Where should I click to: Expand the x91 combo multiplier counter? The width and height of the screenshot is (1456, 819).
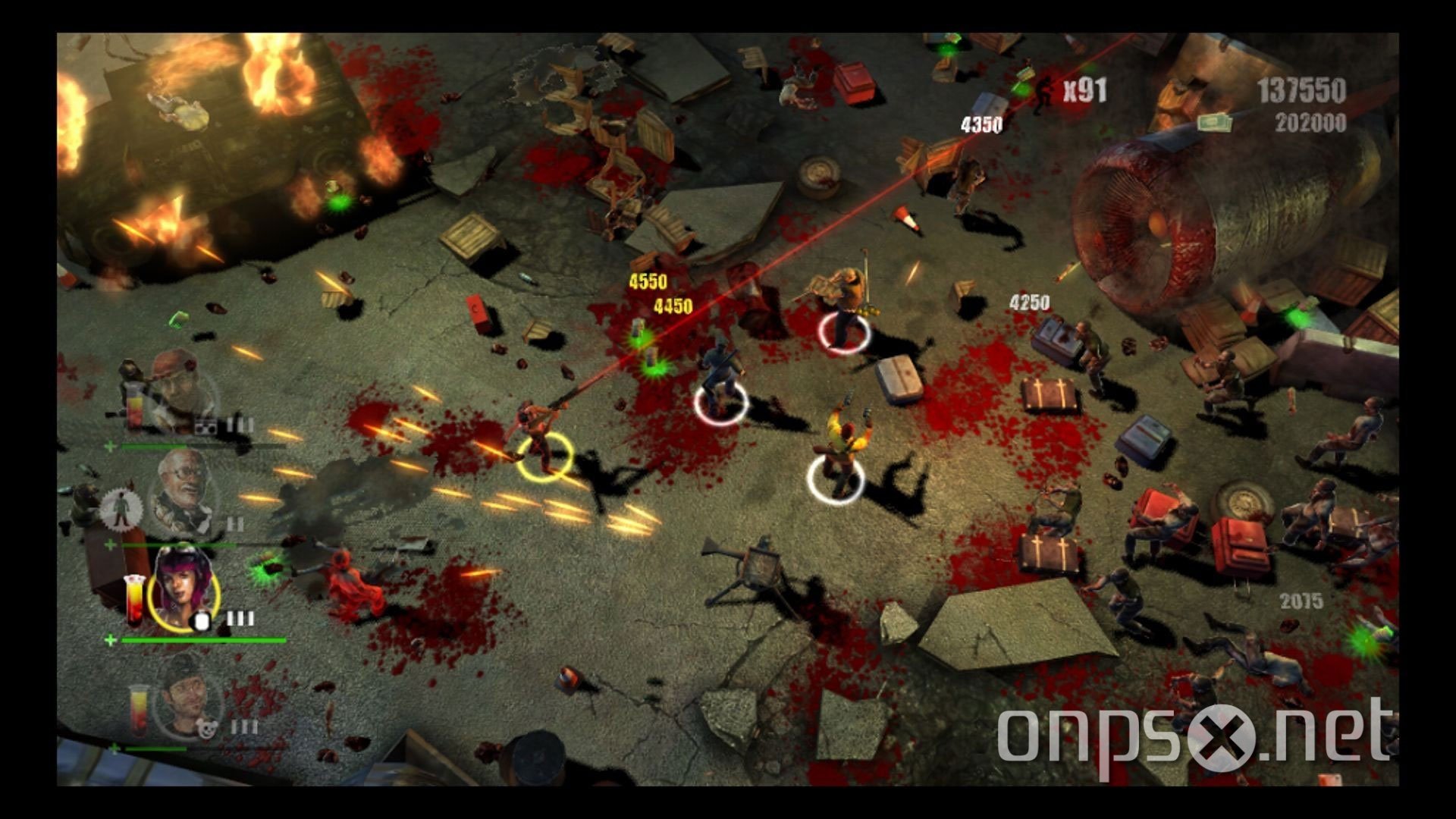point(1084,91)
